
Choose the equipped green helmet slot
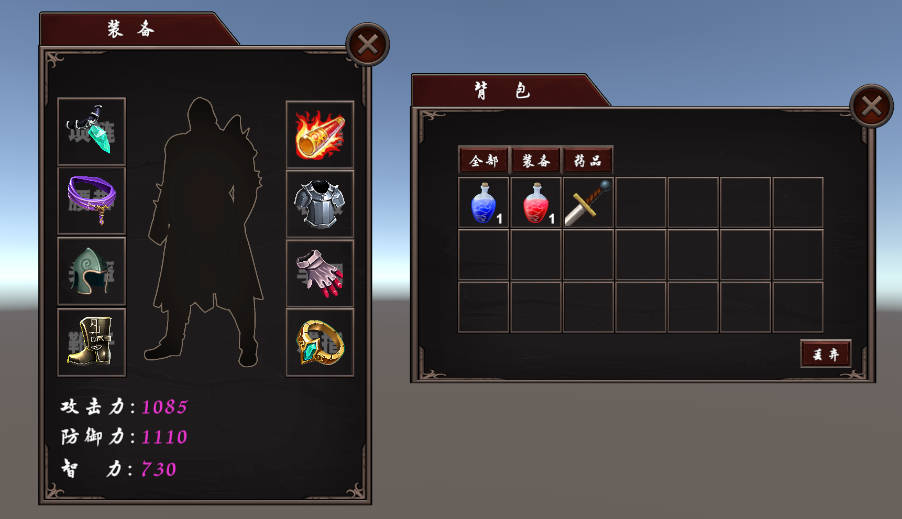tap(92, 271)
